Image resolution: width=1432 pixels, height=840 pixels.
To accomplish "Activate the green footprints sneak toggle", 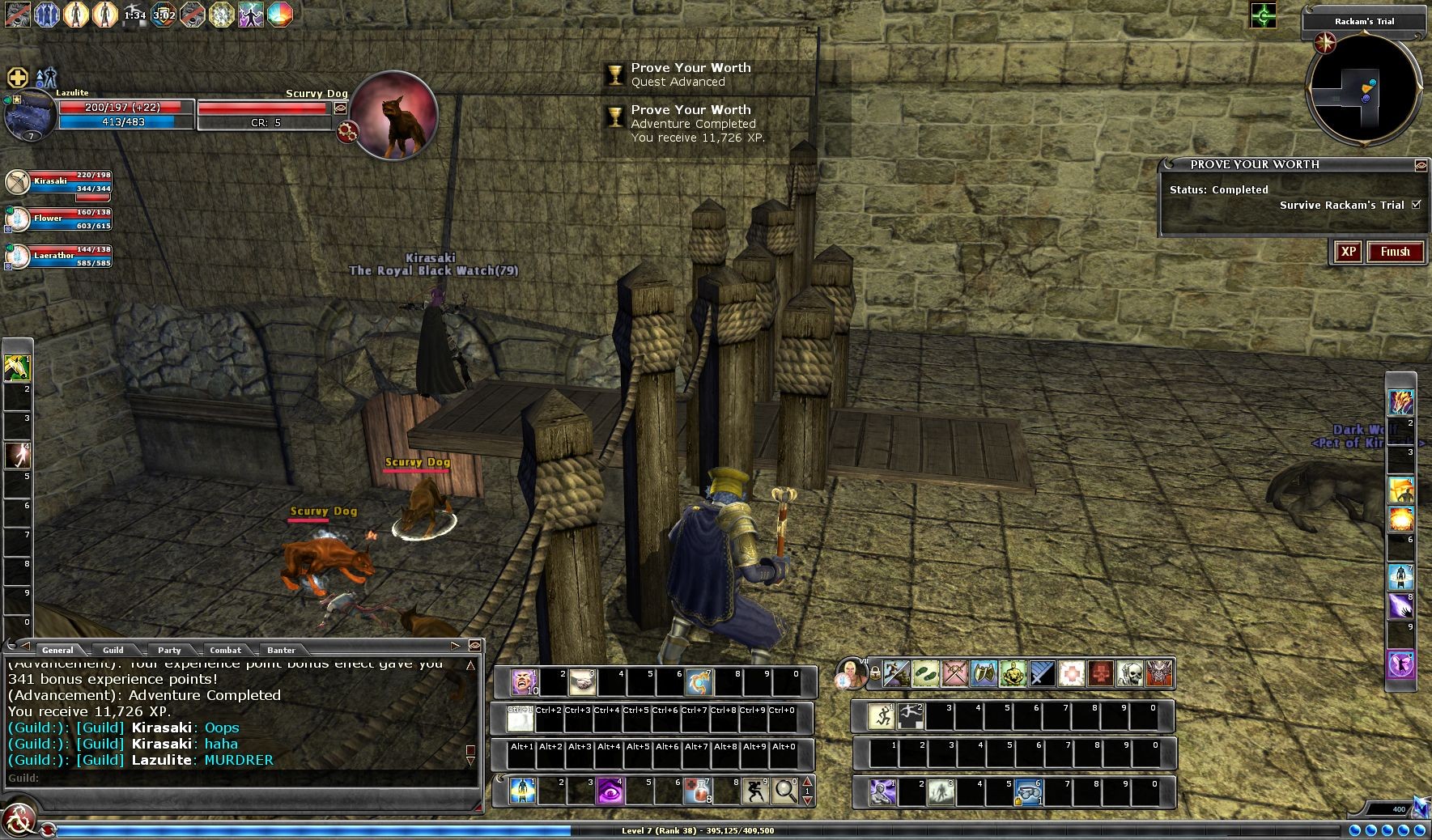I will click(925, 673).
